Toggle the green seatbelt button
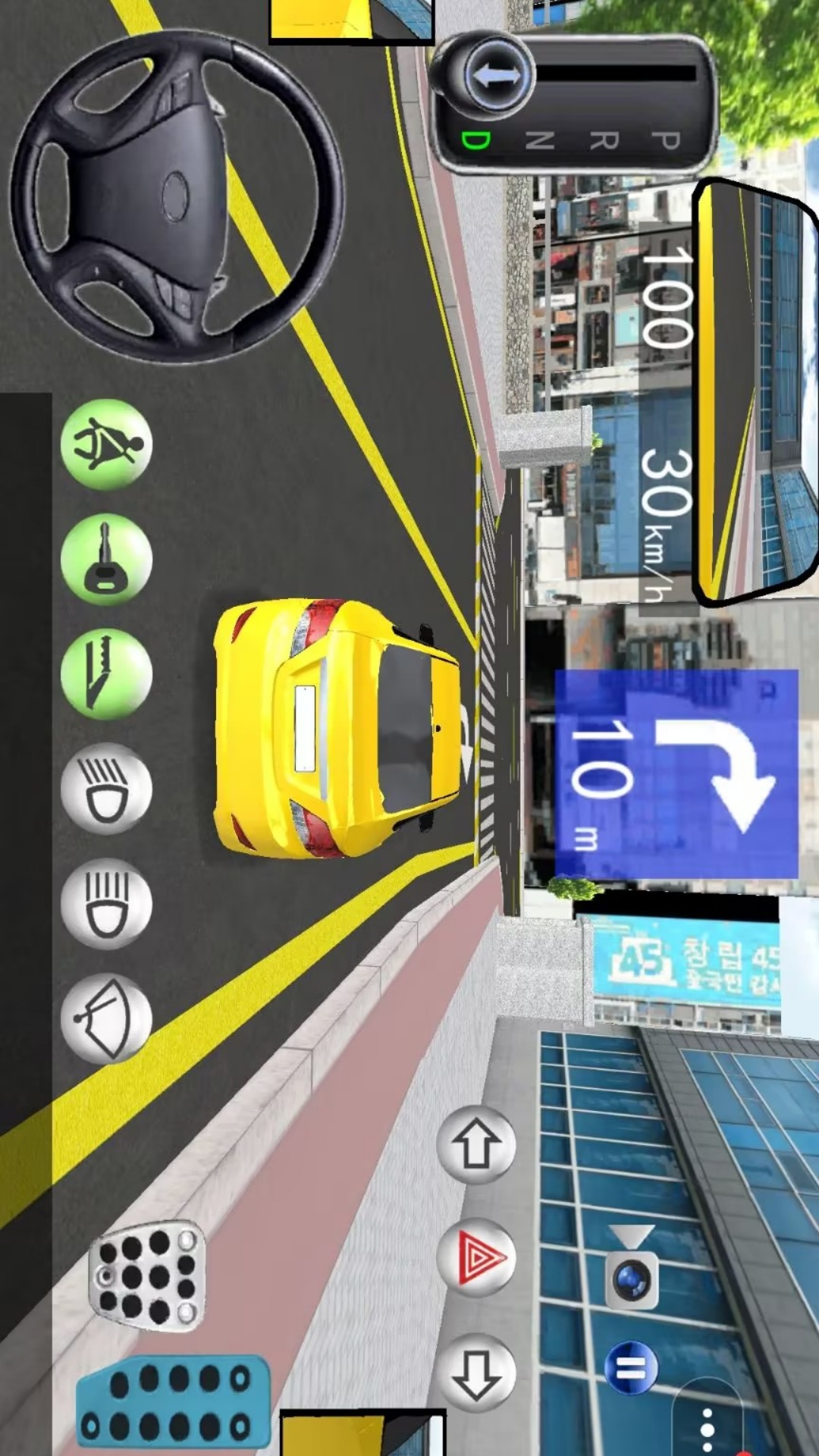The height and width of the screenshot is (1456, 819). tap(106, 444)
